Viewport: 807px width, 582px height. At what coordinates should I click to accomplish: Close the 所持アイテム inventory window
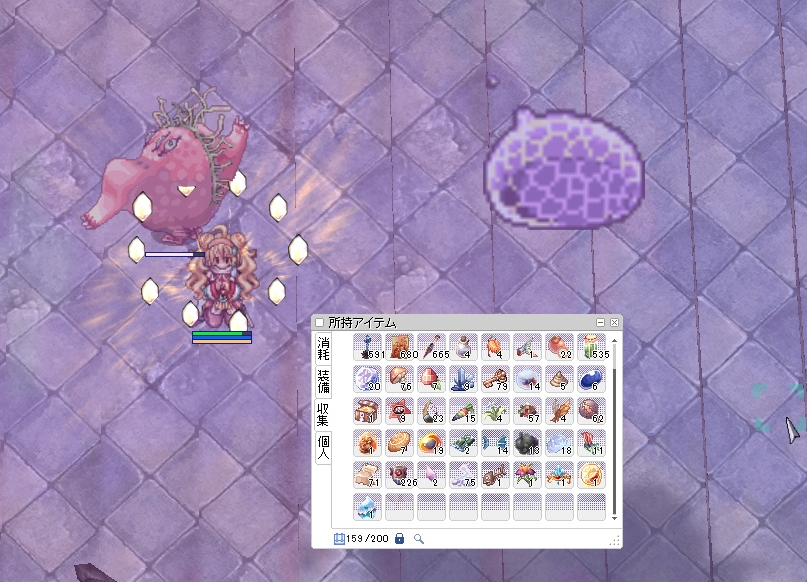[614, 323]
